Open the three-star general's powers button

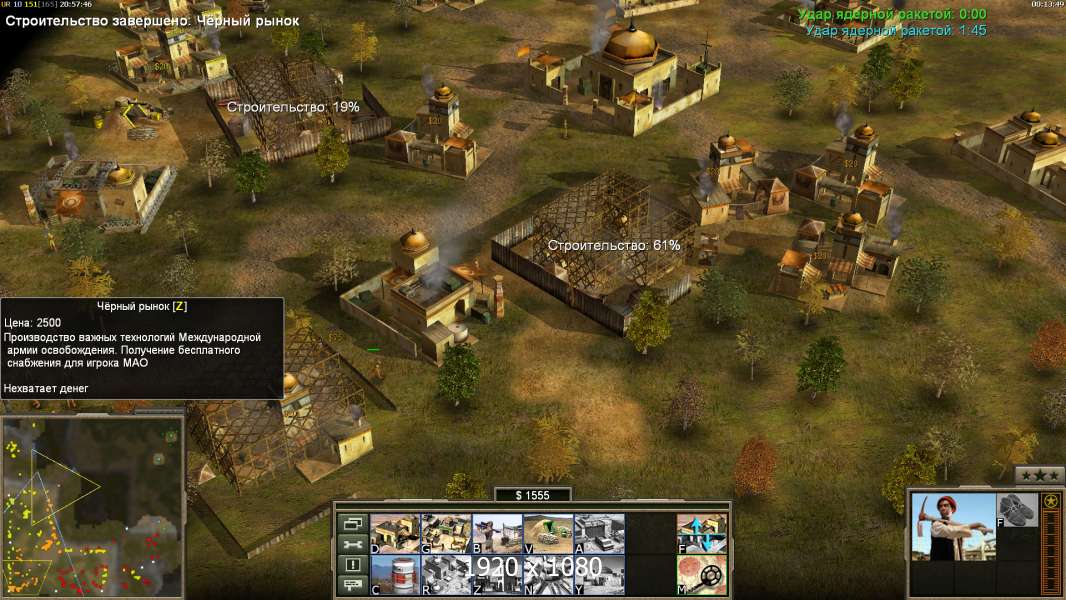(x=1039, y=475)
